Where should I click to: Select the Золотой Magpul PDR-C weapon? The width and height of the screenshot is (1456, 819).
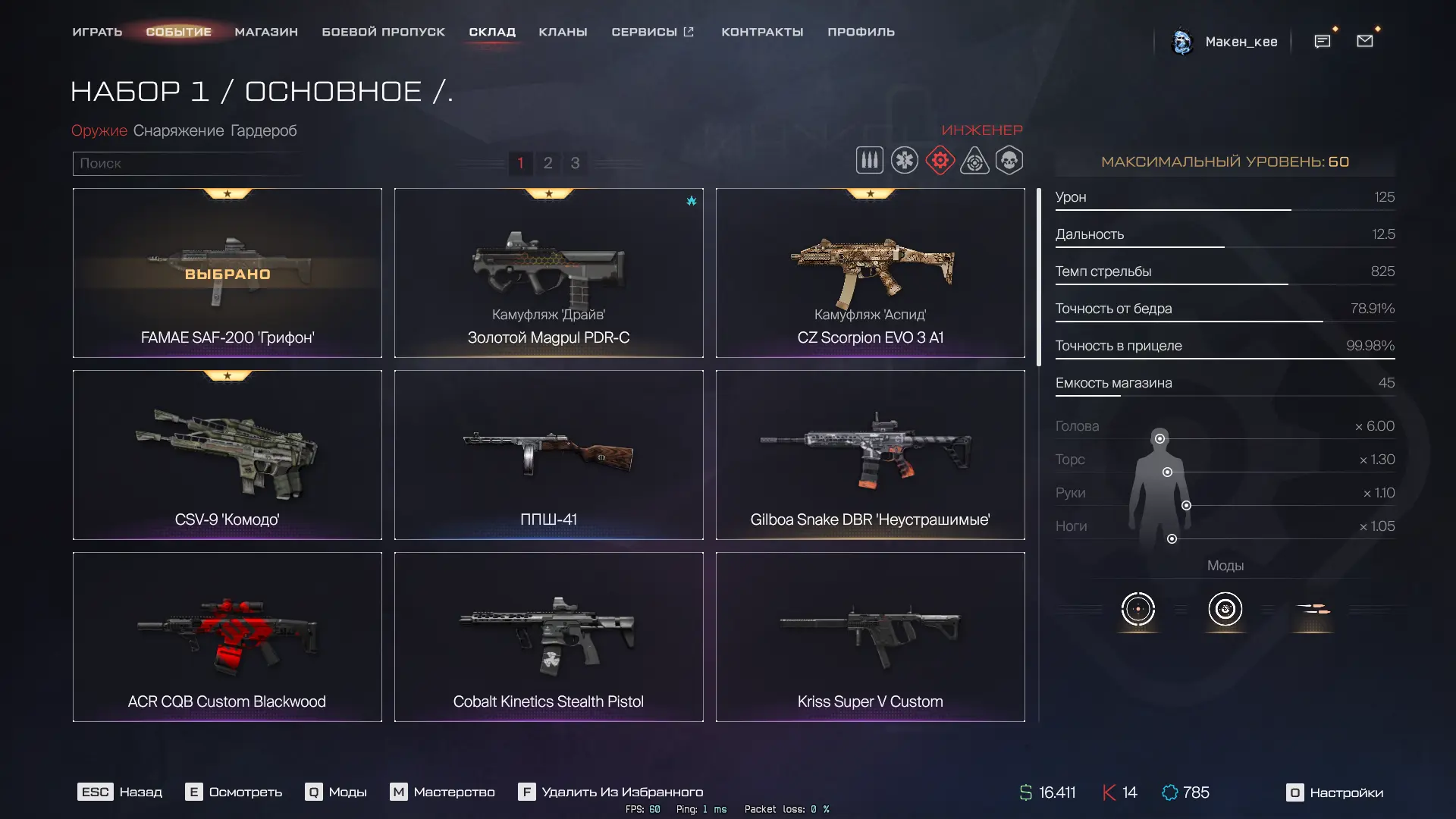pos(548,273)
